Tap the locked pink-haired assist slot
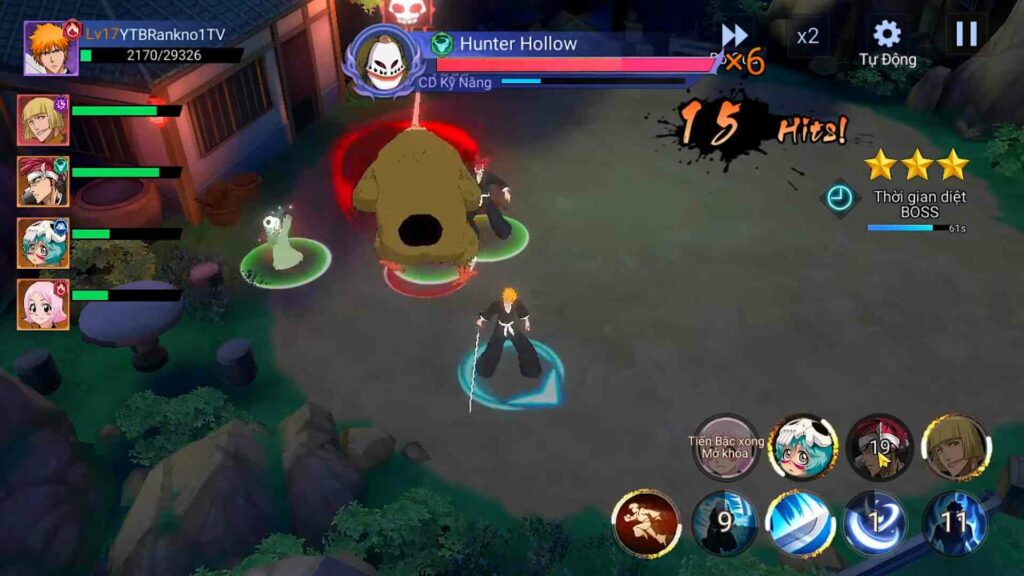The image size is (1024, 576). click(x=727, y=447)
